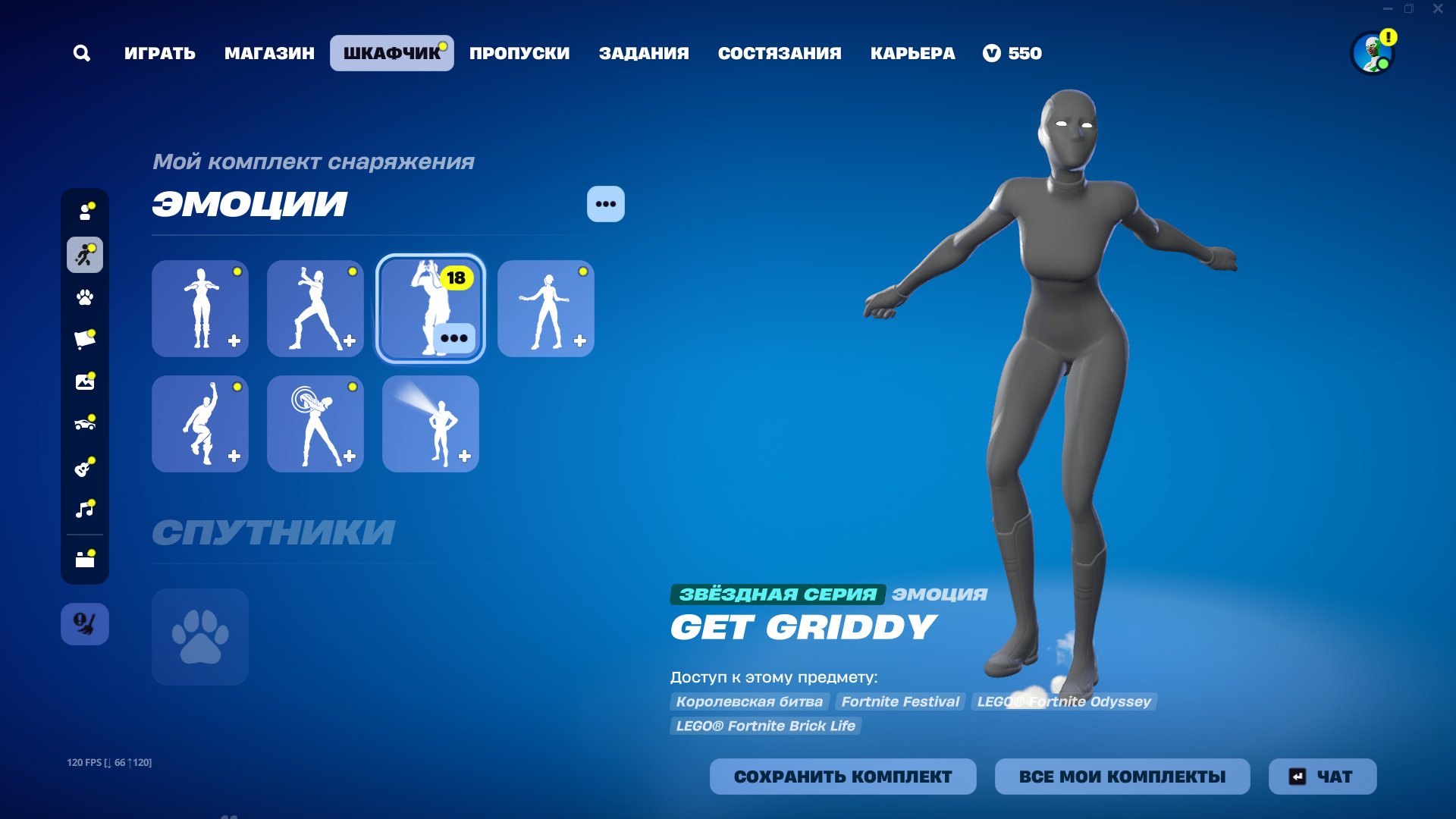
Task: Open the ЗАДАНИЯ menu item
Action: pyautogui.click(x=645, y=53)
